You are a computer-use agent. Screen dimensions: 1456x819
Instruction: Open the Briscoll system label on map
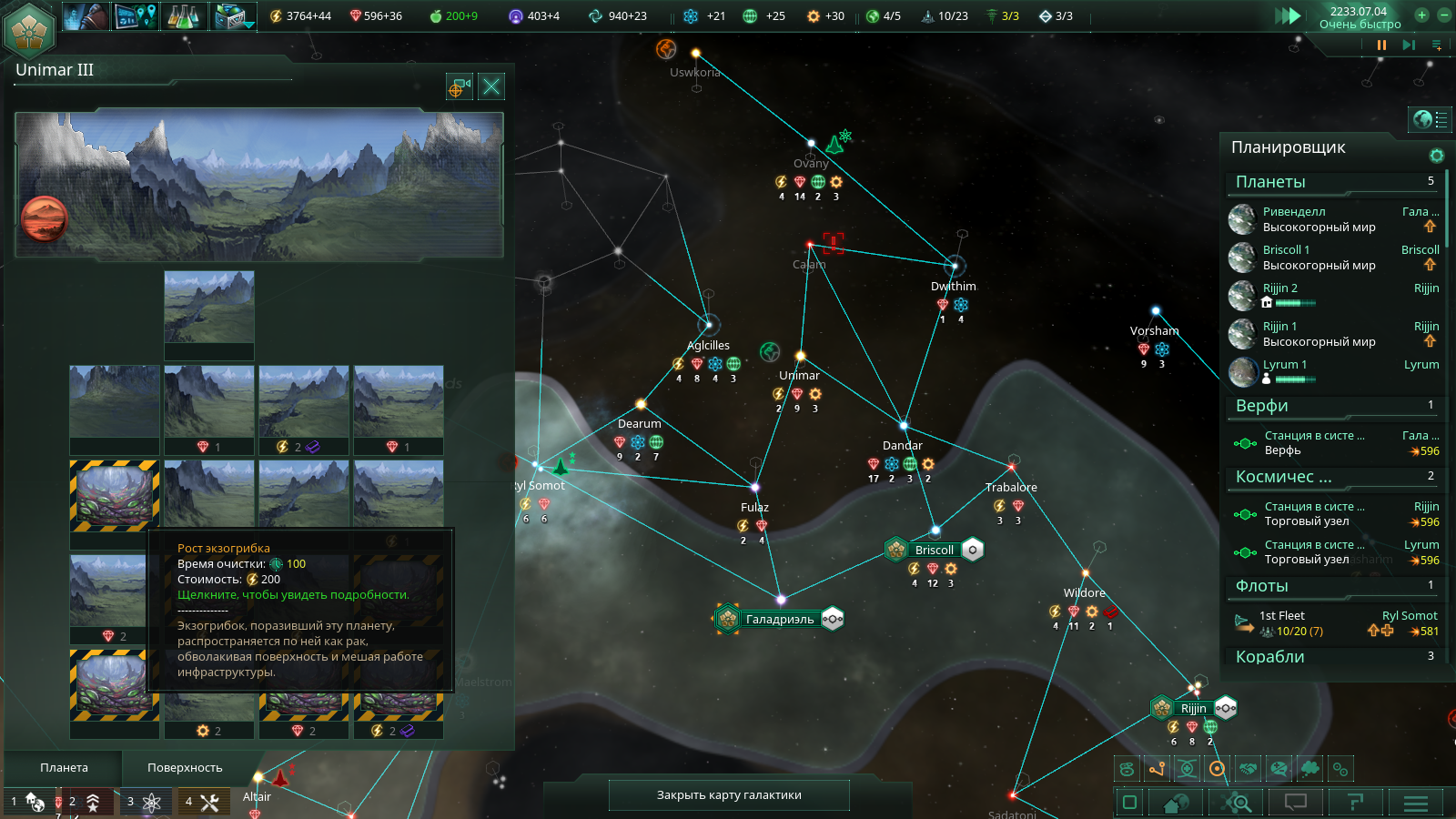(x=934, y=550)
